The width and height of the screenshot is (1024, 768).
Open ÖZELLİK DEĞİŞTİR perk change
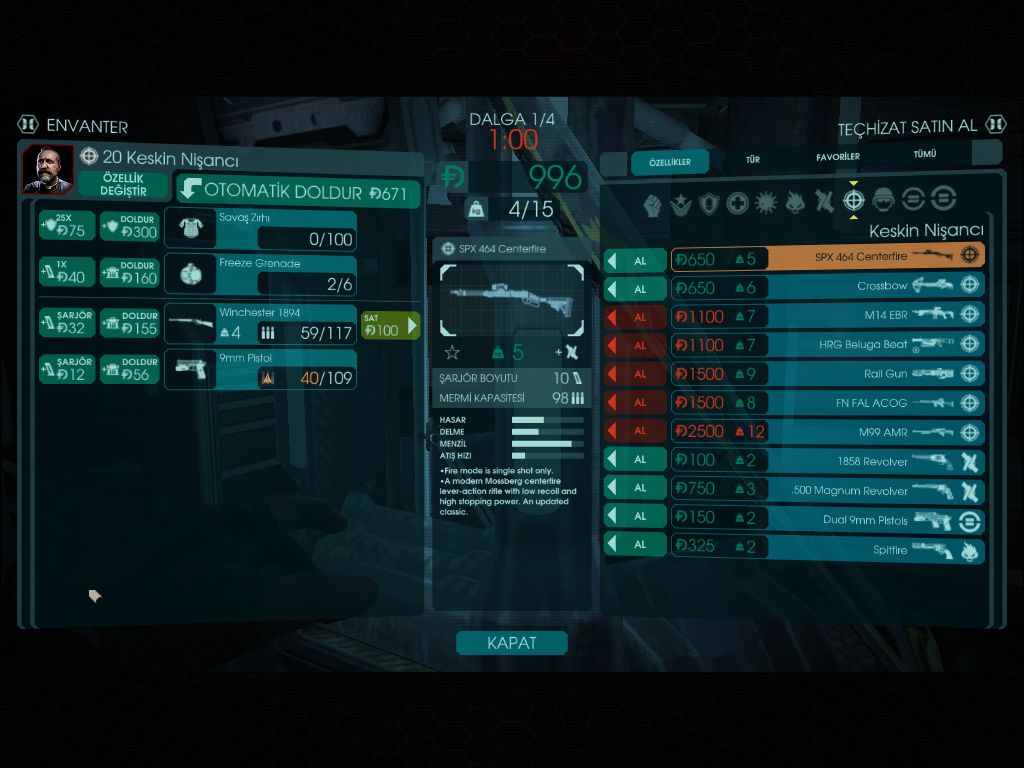[x=124, y=184]
